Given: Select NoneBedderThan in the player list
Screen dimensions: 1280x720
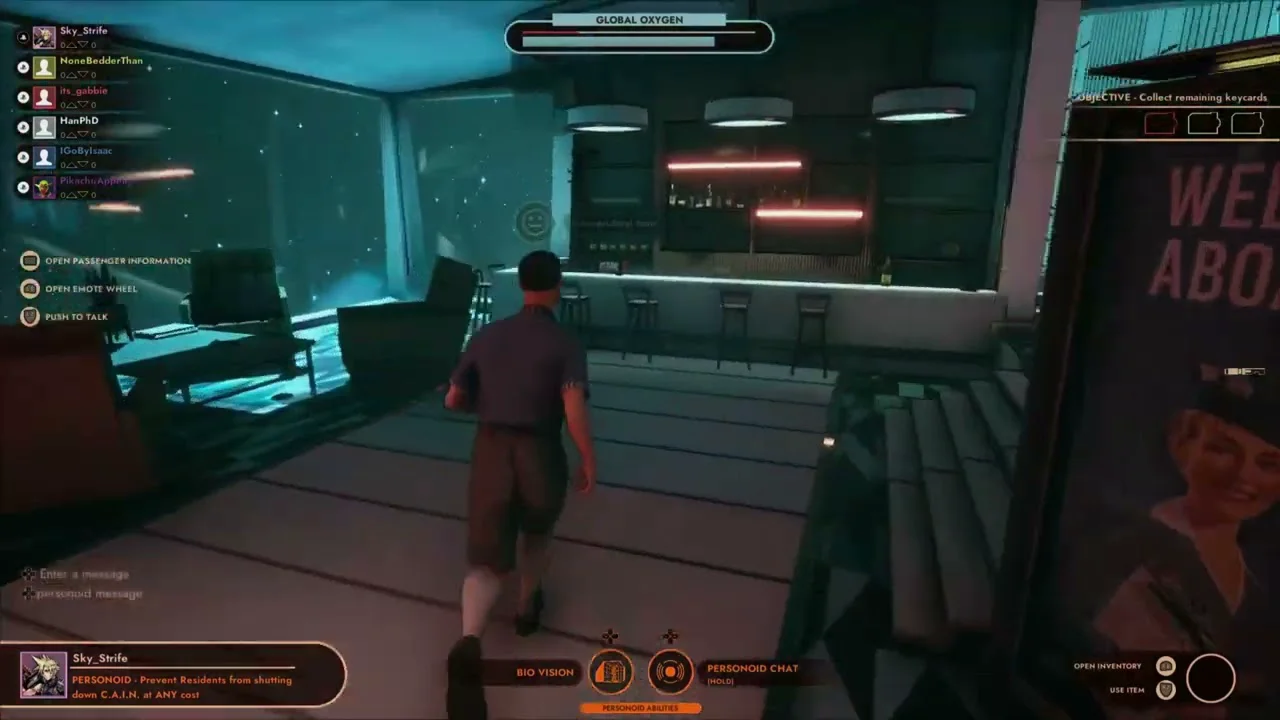Looking at the screenshot, I should (x=100, y=61).
